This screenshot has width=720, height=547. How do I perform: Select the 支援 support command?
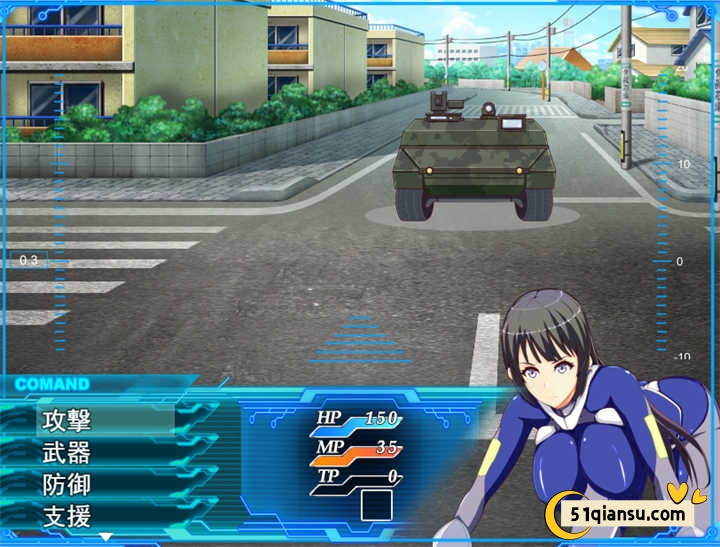tap(68, 517)
